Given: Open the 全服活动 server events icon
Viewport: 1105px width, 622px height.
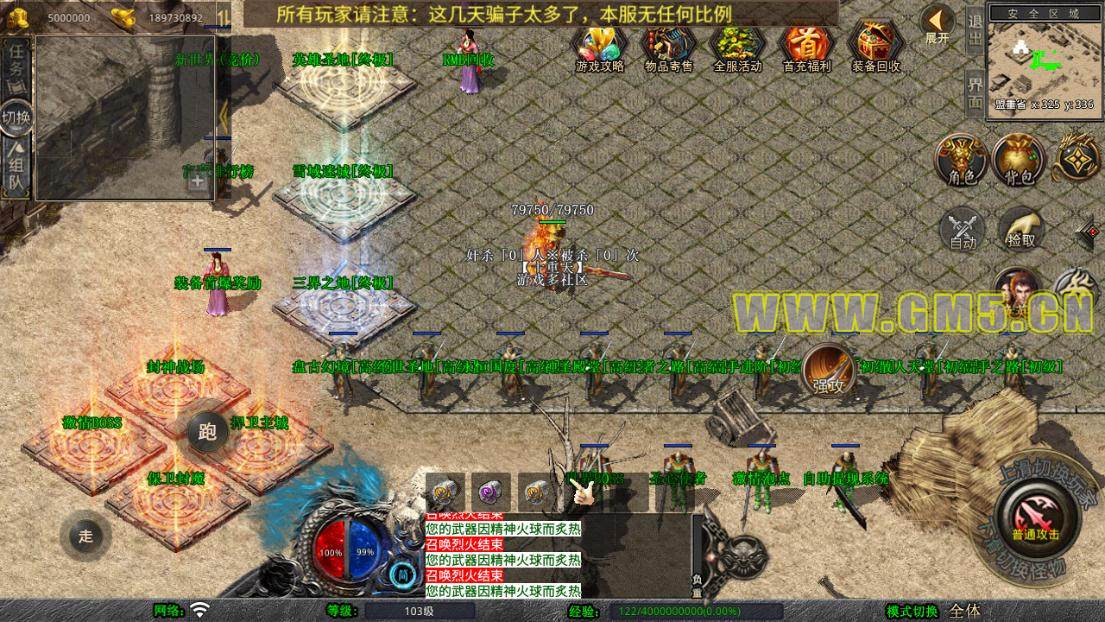Looking at the screenshot, I should 738,47.
